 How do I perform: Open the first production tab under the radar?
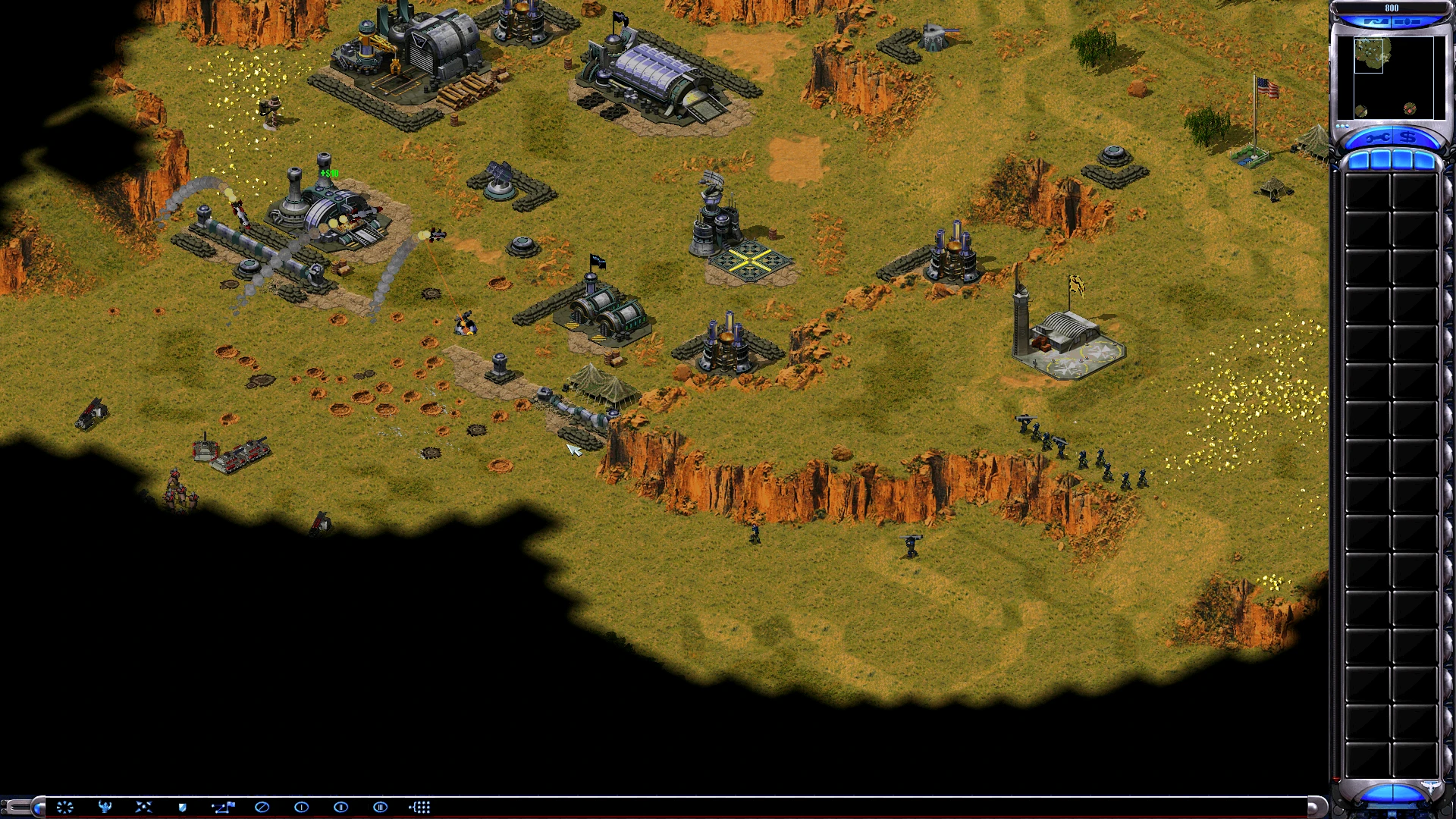click(x=1361, y=159)
